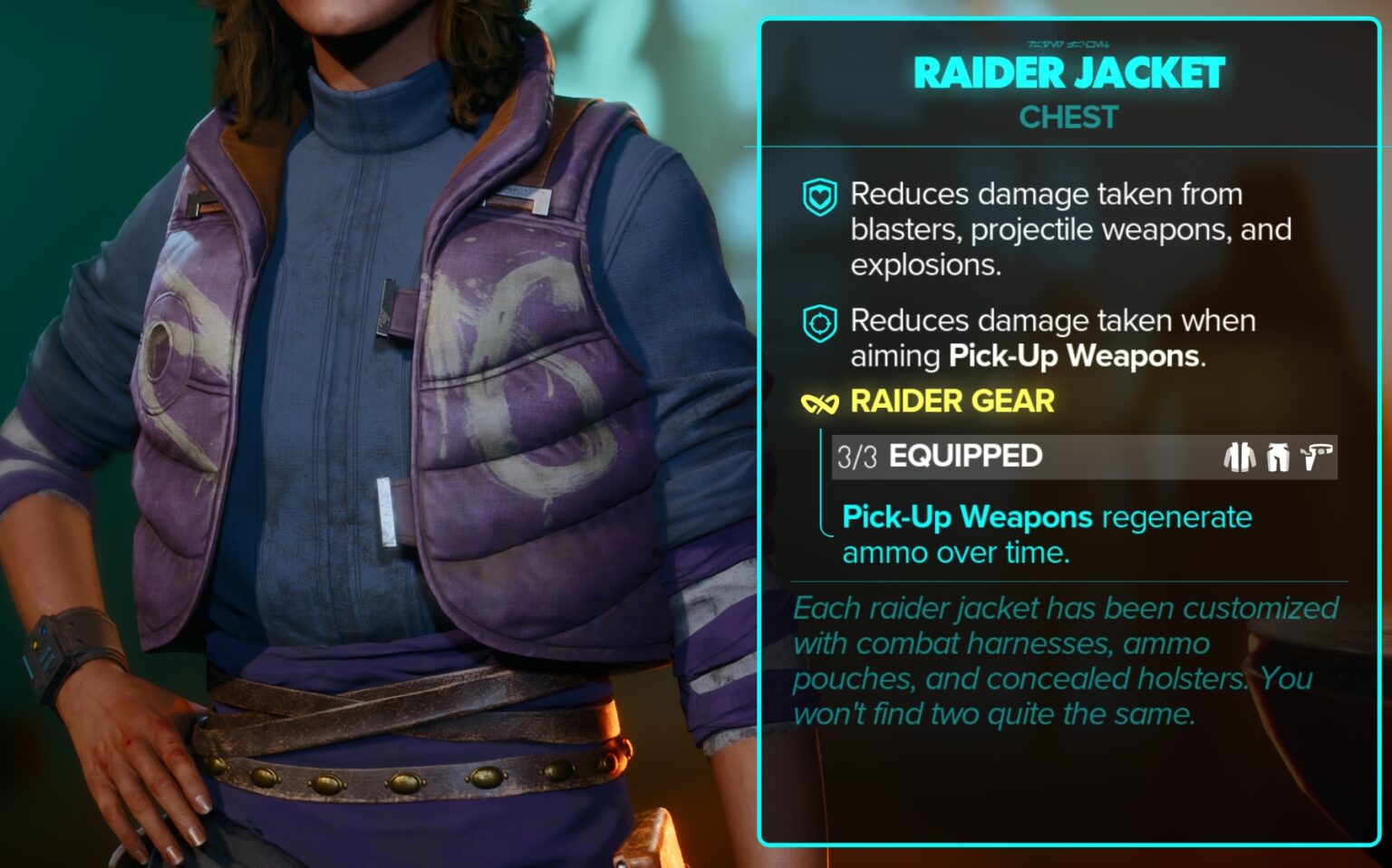The width and height of the screenshot is (1392, 868).
Task: Open the CHEST equipment slot category
Action: pos(1068,117)
